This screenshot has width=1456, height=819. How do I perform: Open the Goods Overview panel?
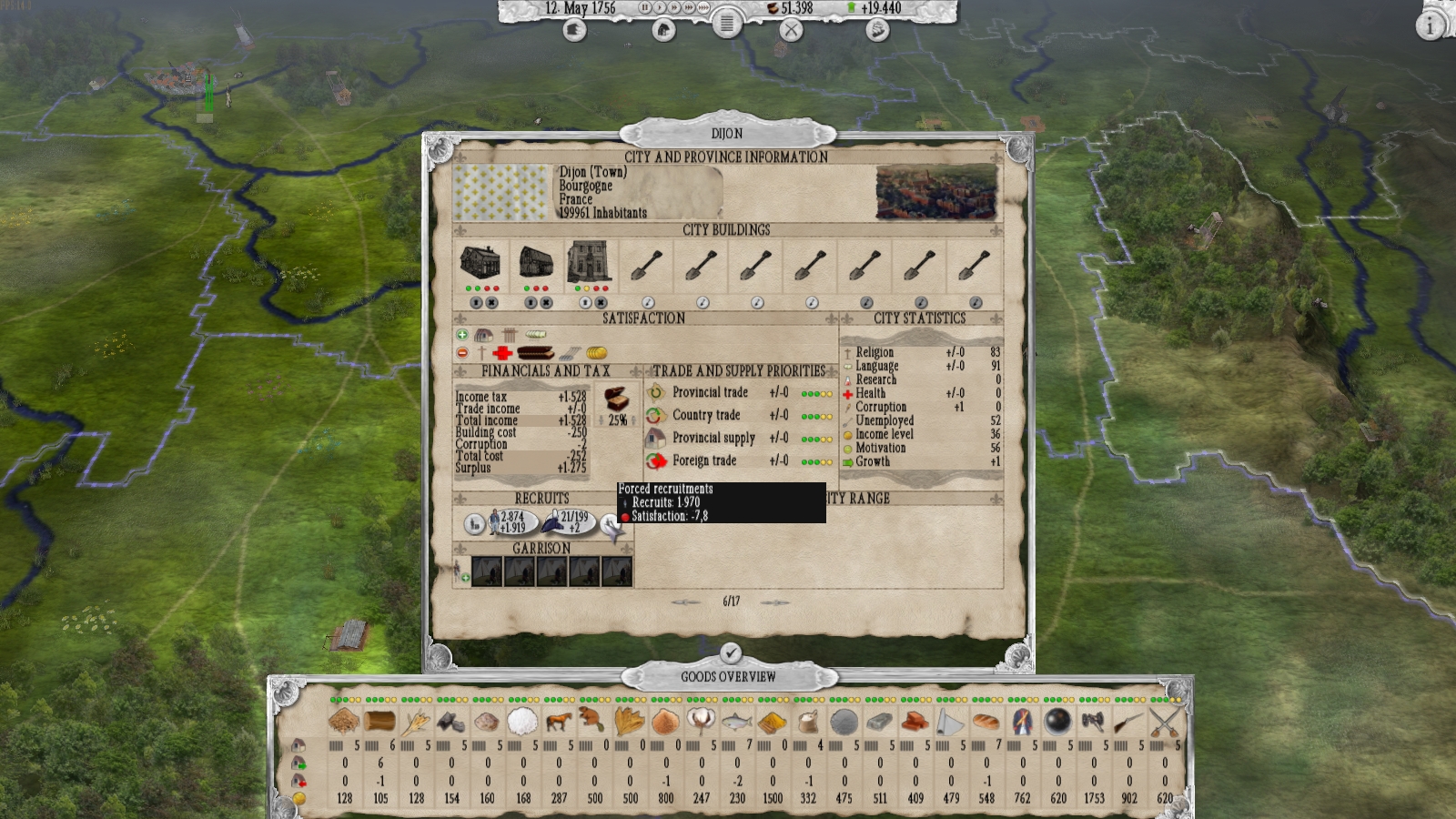(728, 676)
